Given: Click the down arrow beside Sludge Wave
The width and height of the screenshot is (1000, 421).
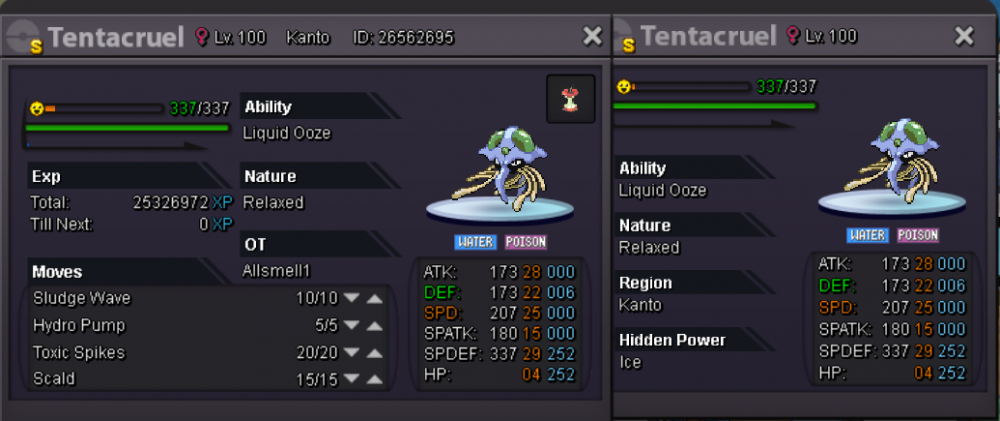Looking at the screenshot, I should coord(351,298).
